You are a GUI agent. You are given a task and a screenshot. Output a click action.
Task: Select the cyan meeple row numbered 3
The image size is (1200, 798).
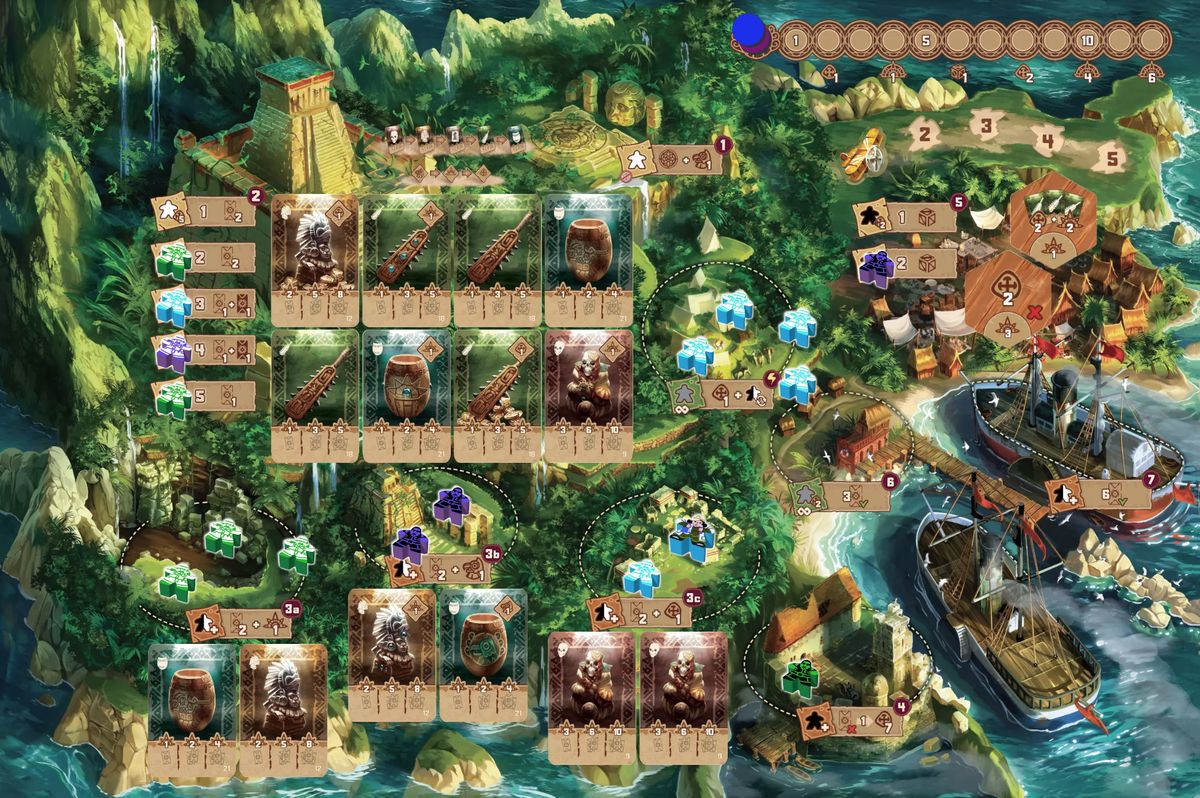(x=205, y=306)
